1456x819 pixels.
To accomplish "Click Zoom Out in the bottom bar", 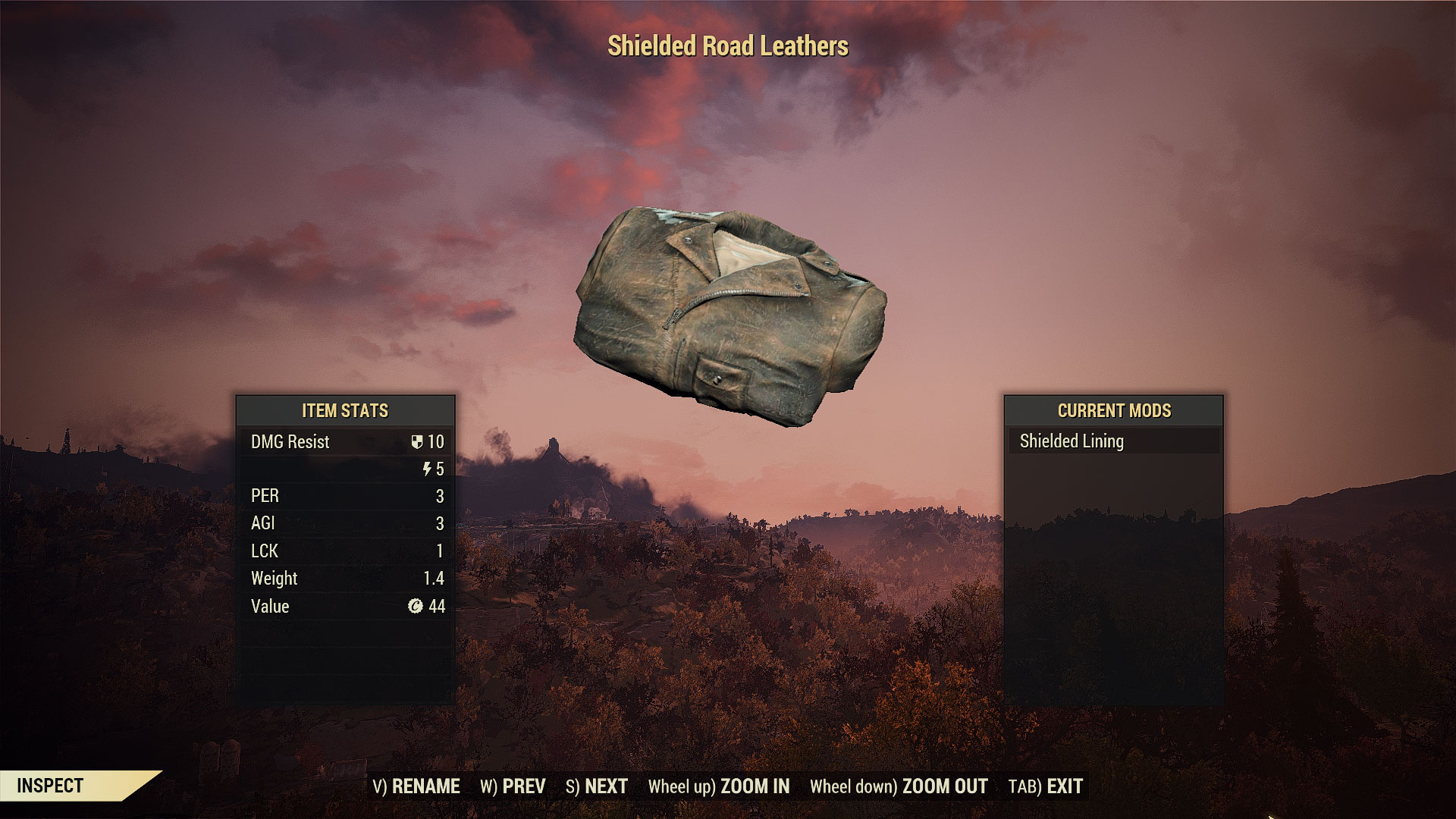I will point(899,786).
